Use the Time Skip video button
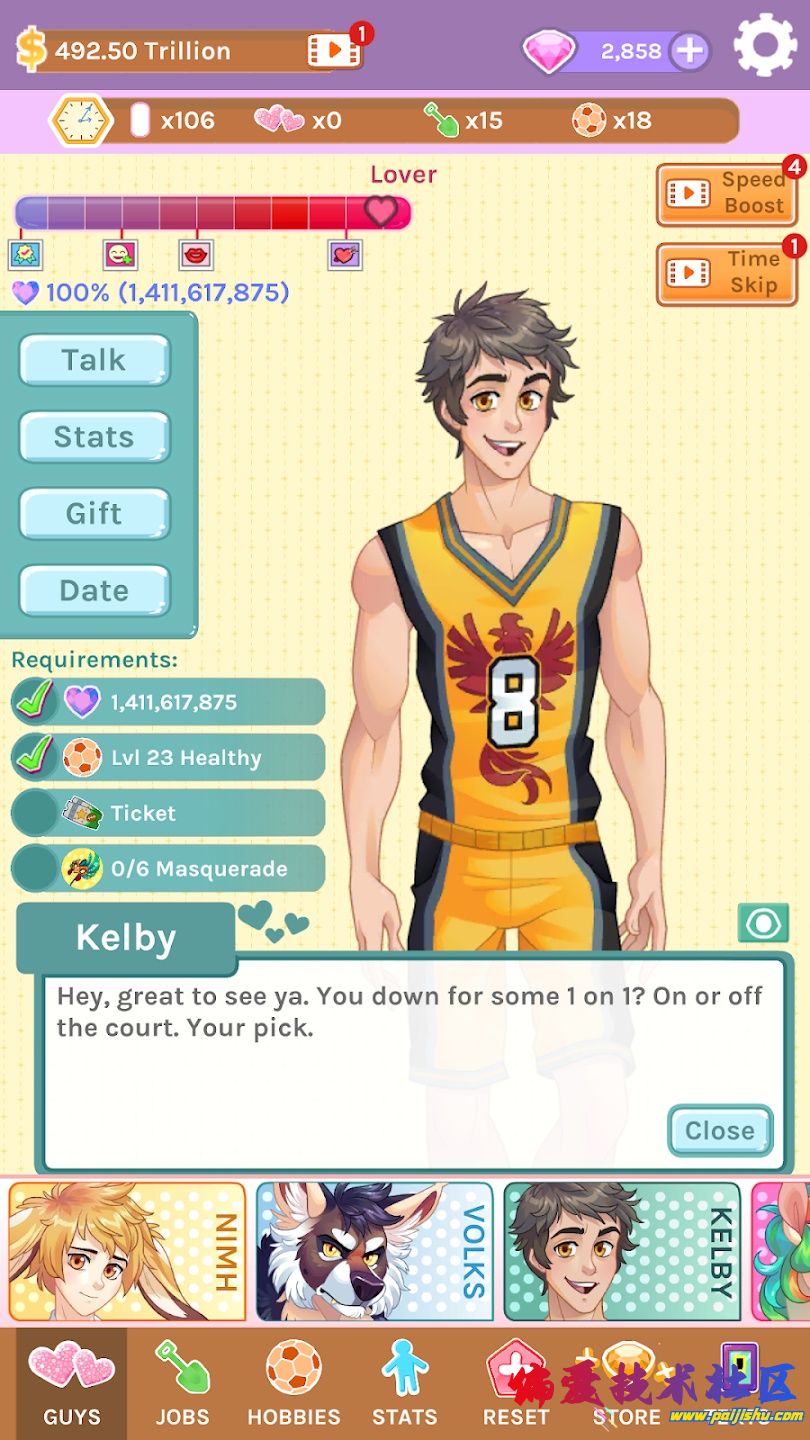The image size is (810, 1440). (x=726, y=272)
